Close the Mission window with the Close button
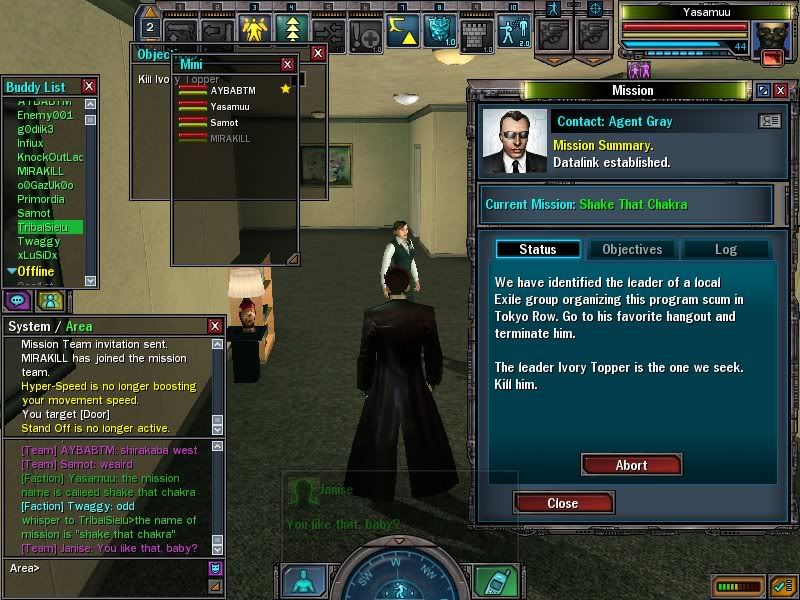The width and height of the screenshot is (800, 600). pos(562,503)
